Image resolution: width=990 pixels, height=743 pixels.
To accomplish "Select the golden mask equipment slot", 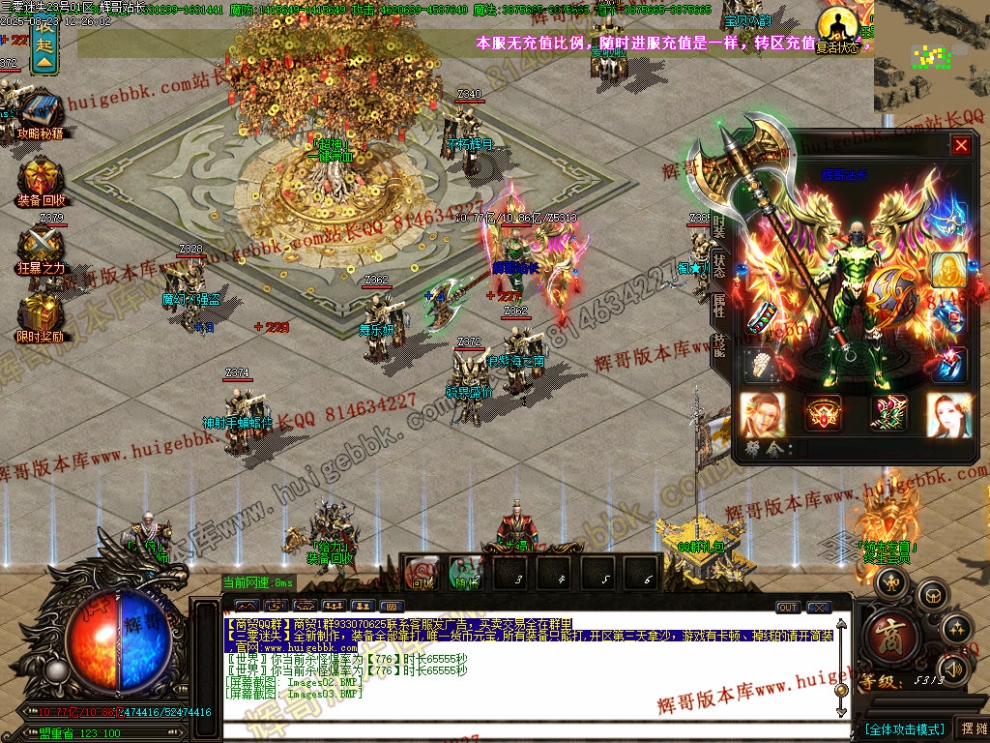I will point(948,268).
